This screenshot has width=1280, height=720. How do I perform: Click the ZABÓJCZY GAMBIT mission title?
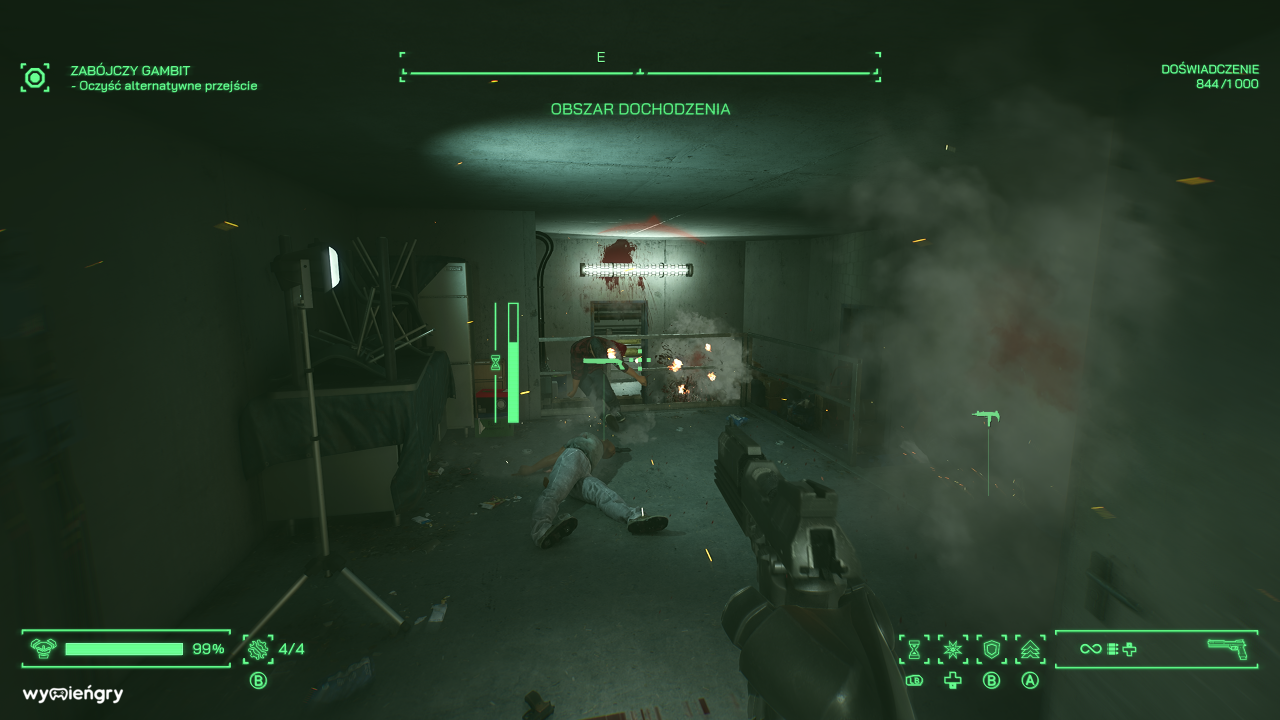pos(130,71)
